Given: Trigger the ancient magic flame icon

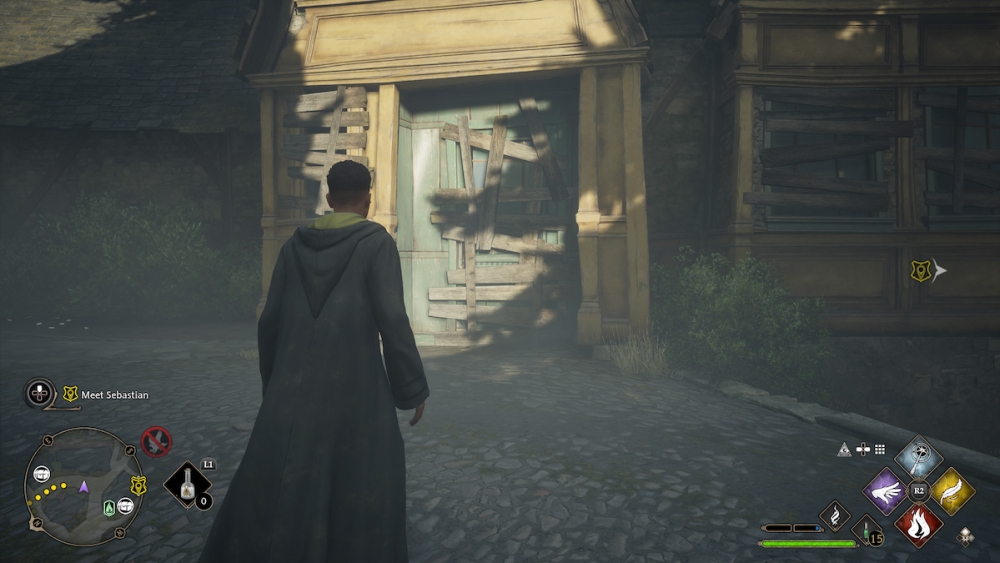Looking at the screenshot, I should coord(835,516).
